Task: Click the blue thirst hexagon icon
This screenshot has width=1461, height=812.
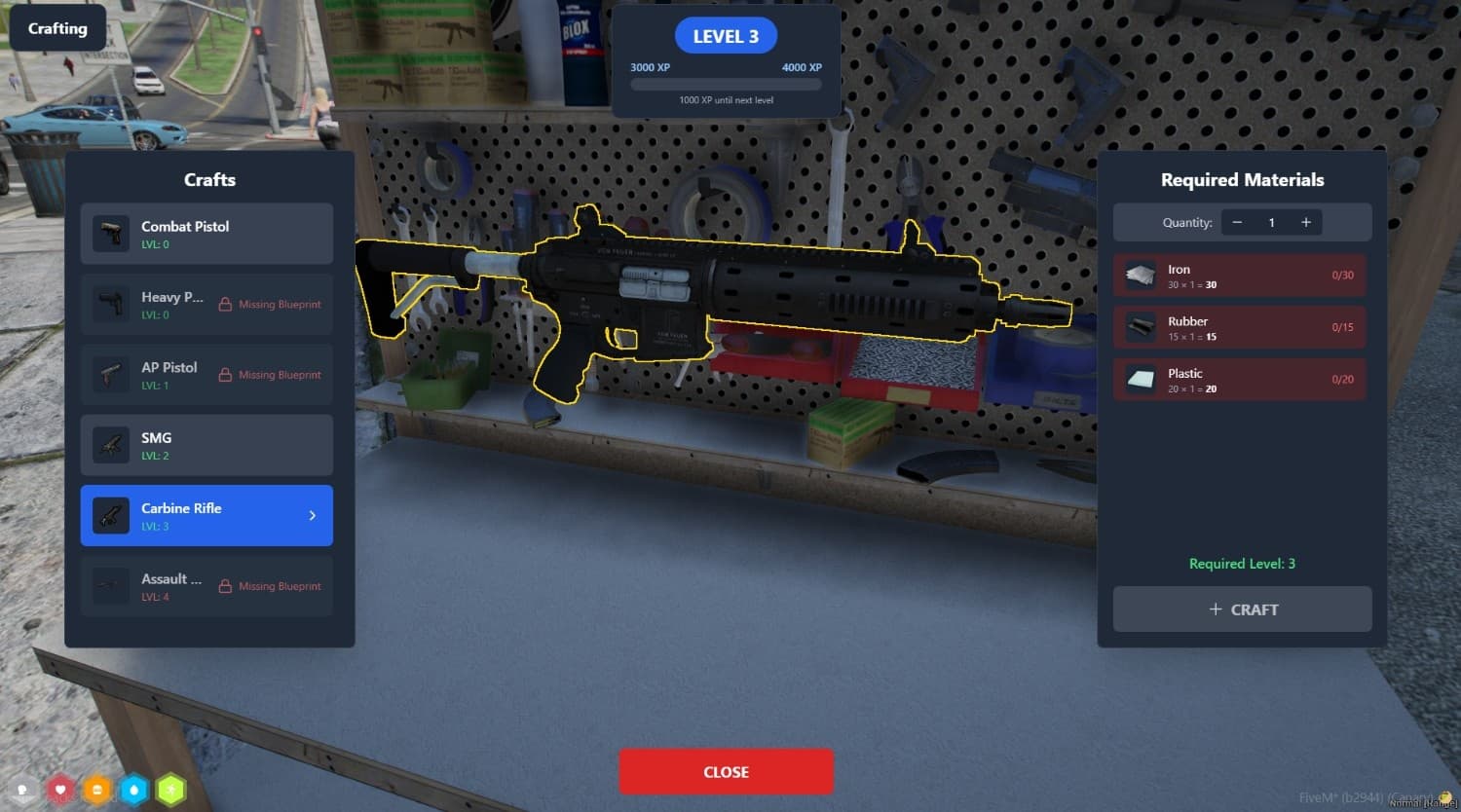Action: point(134,790)
